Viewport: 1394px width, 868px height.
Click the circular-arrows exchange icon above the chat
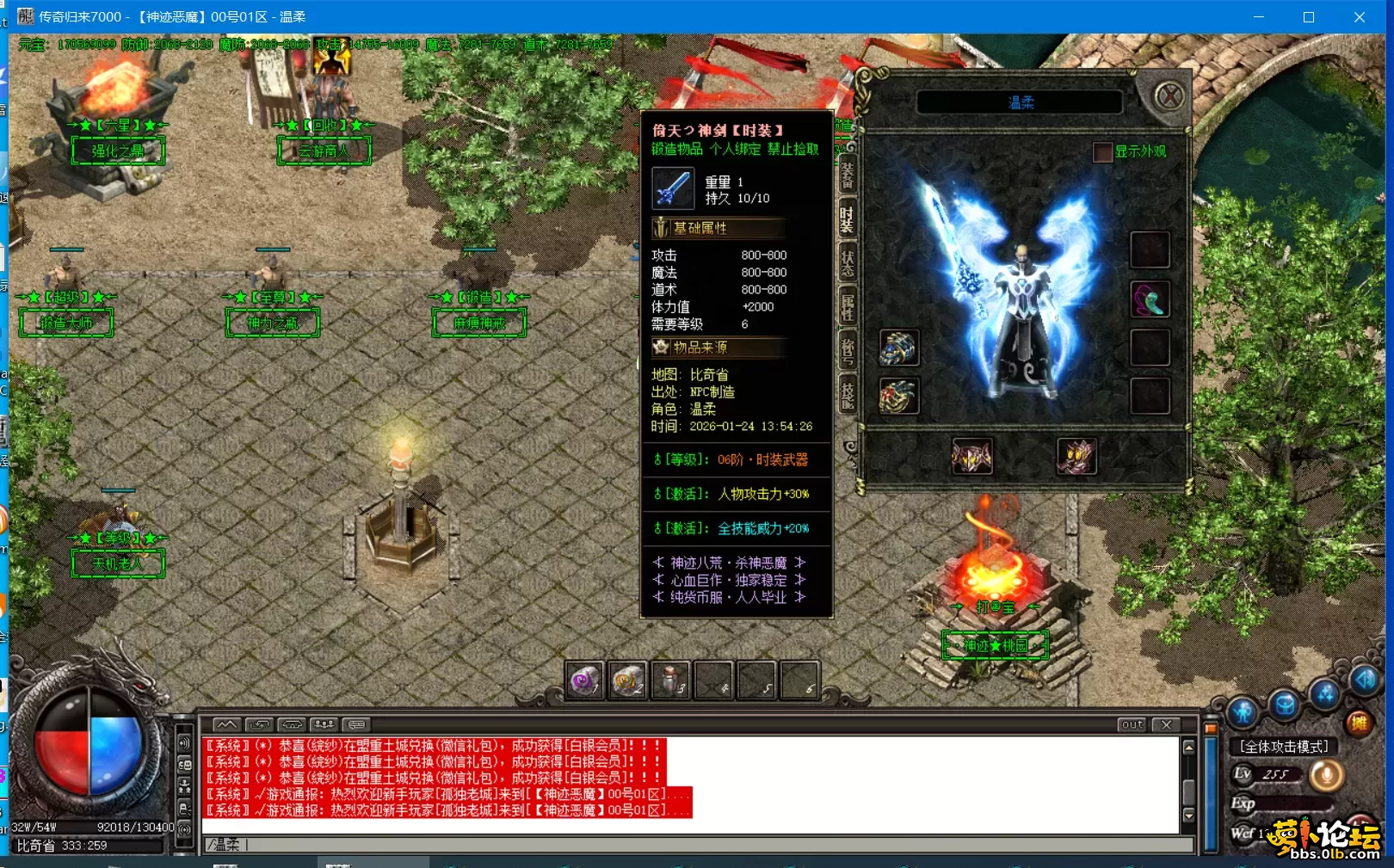click(x=260, y=724)
